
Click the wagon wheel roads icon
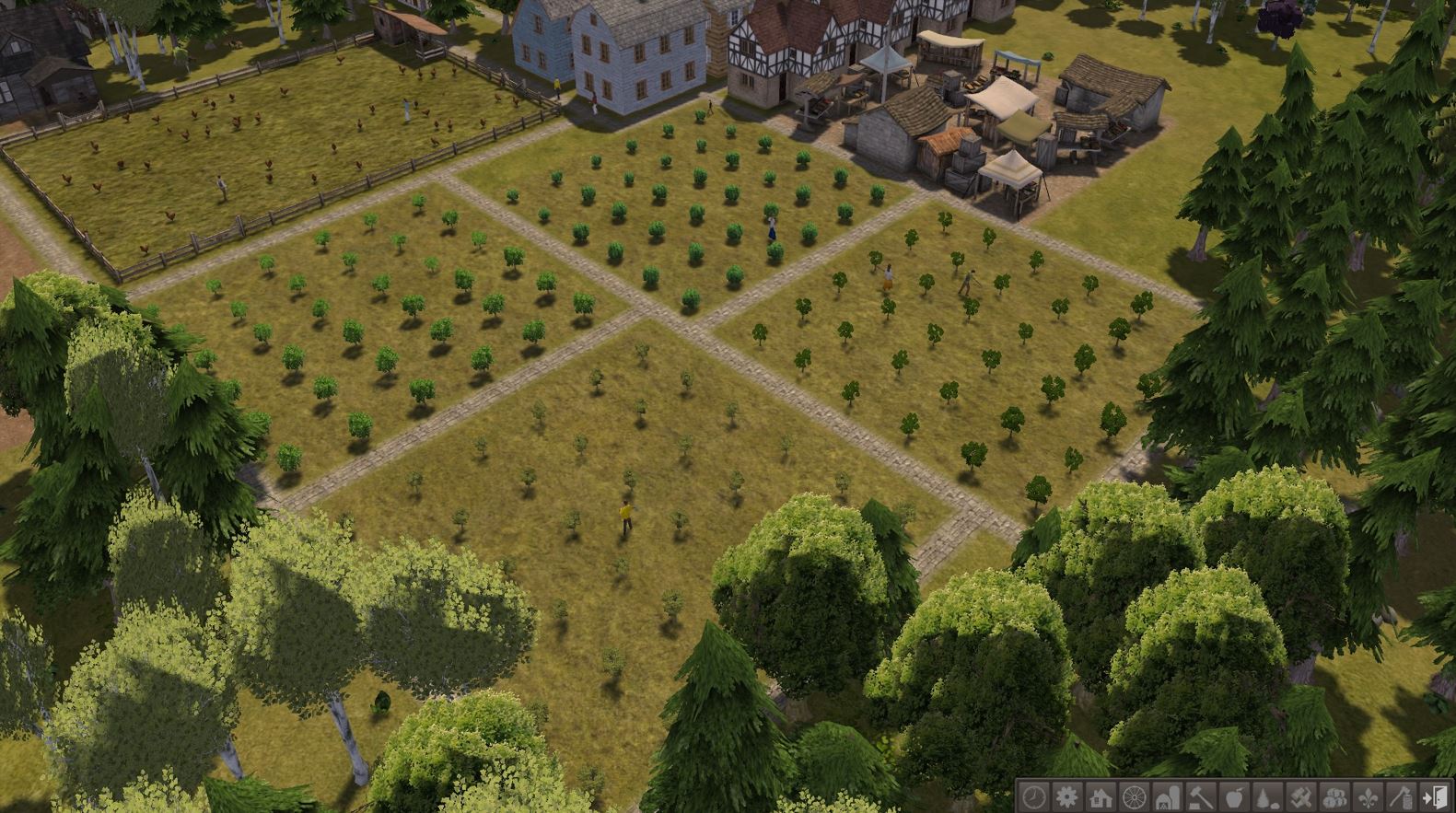point(1133,797)
